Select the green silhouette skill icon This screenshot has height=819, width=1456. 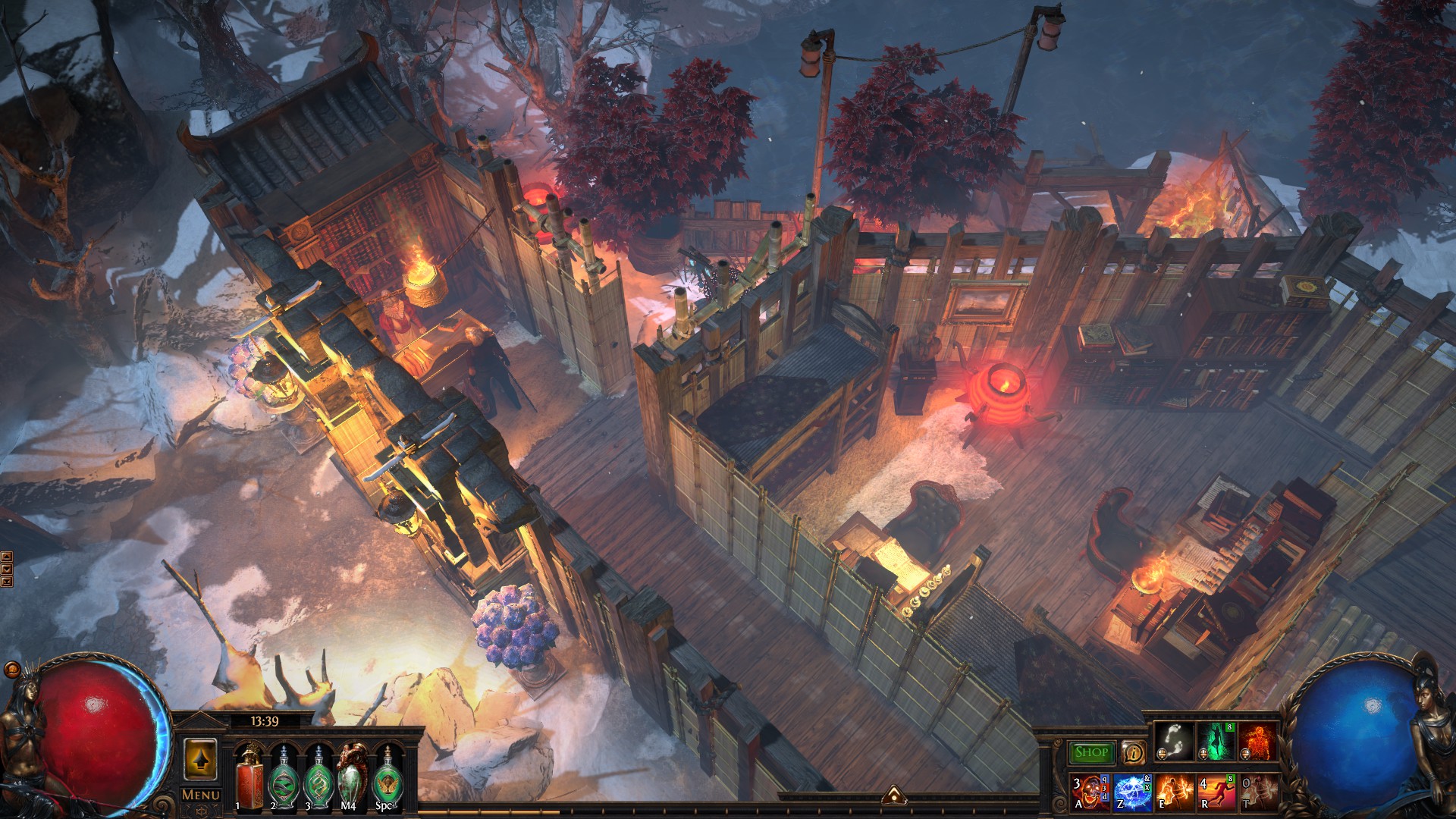tap(1216, 742)
